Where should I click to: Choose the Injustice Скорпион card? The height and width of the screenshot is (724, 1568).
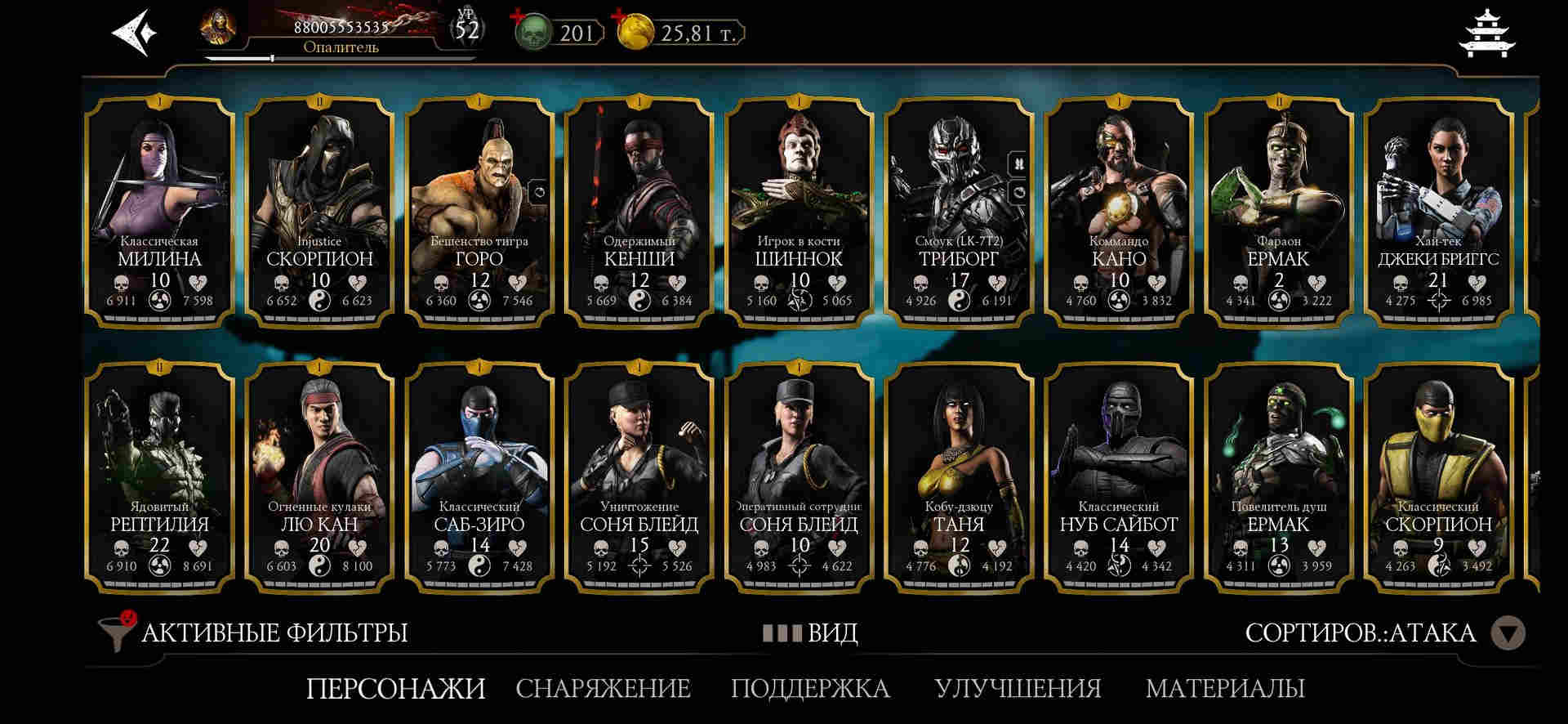pyautogui.click(x=319, y=212)
